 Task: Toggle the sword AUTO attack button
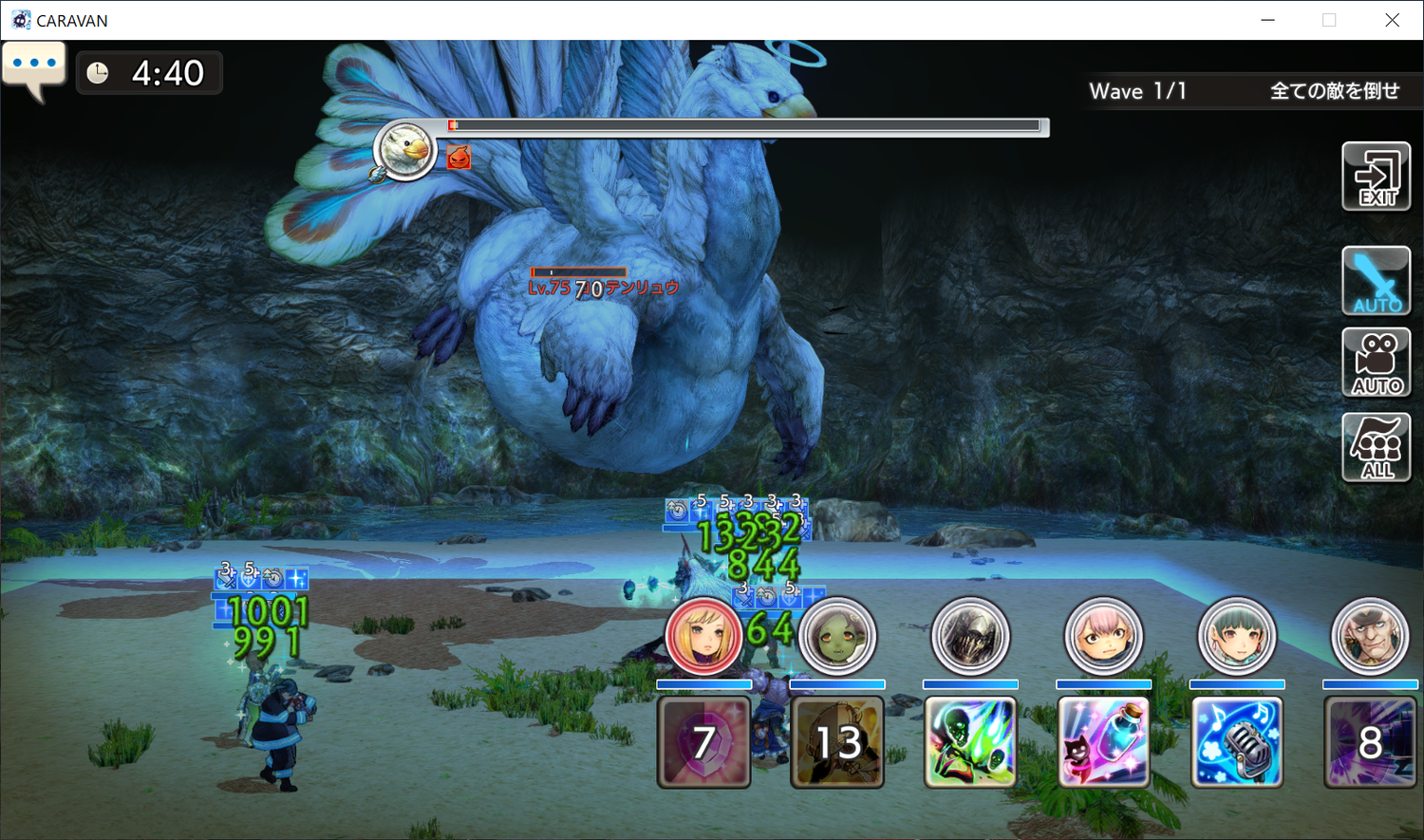1376,281
